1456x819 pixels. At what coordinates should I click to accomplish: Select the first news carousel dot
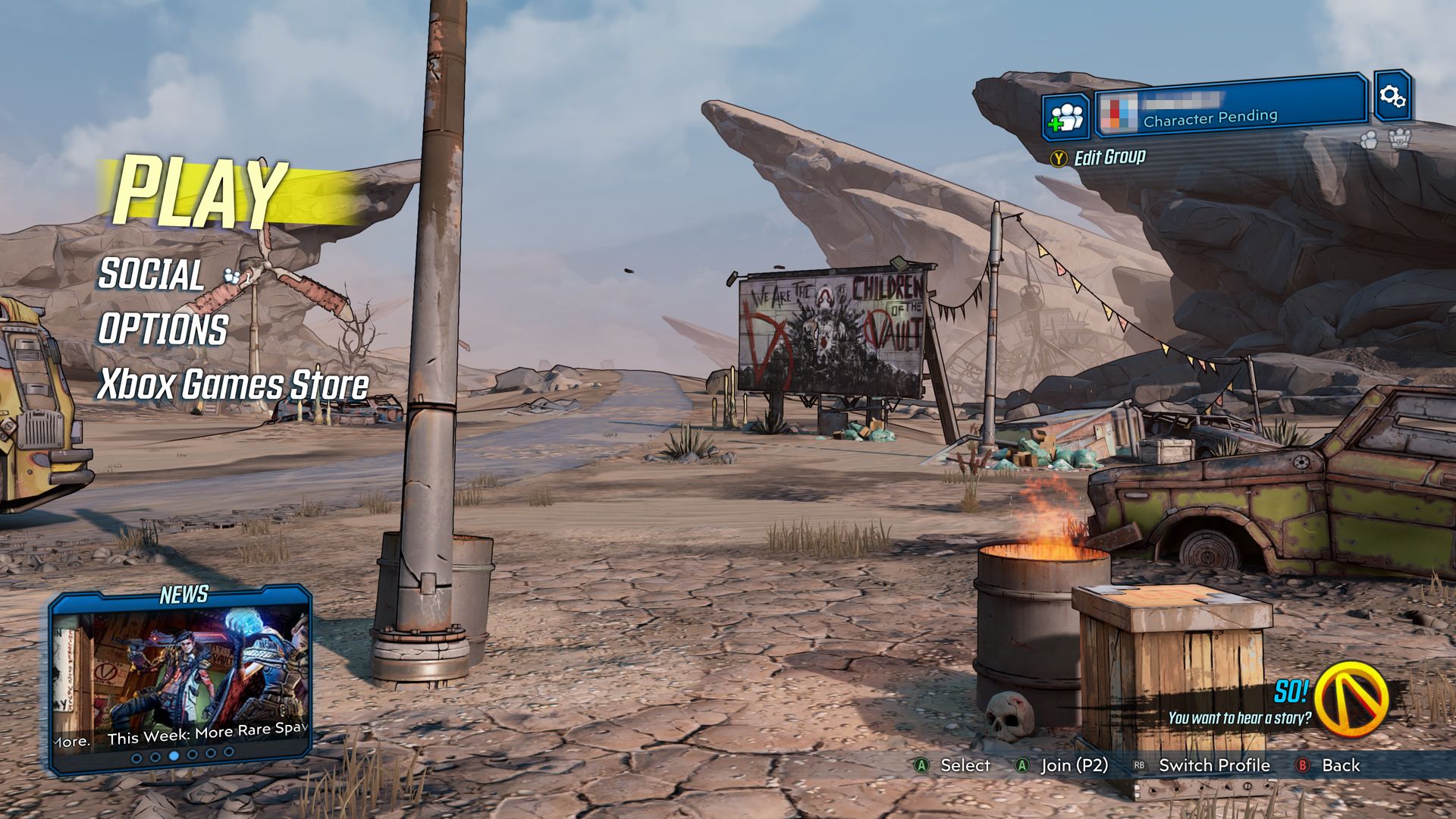[136, 756]
